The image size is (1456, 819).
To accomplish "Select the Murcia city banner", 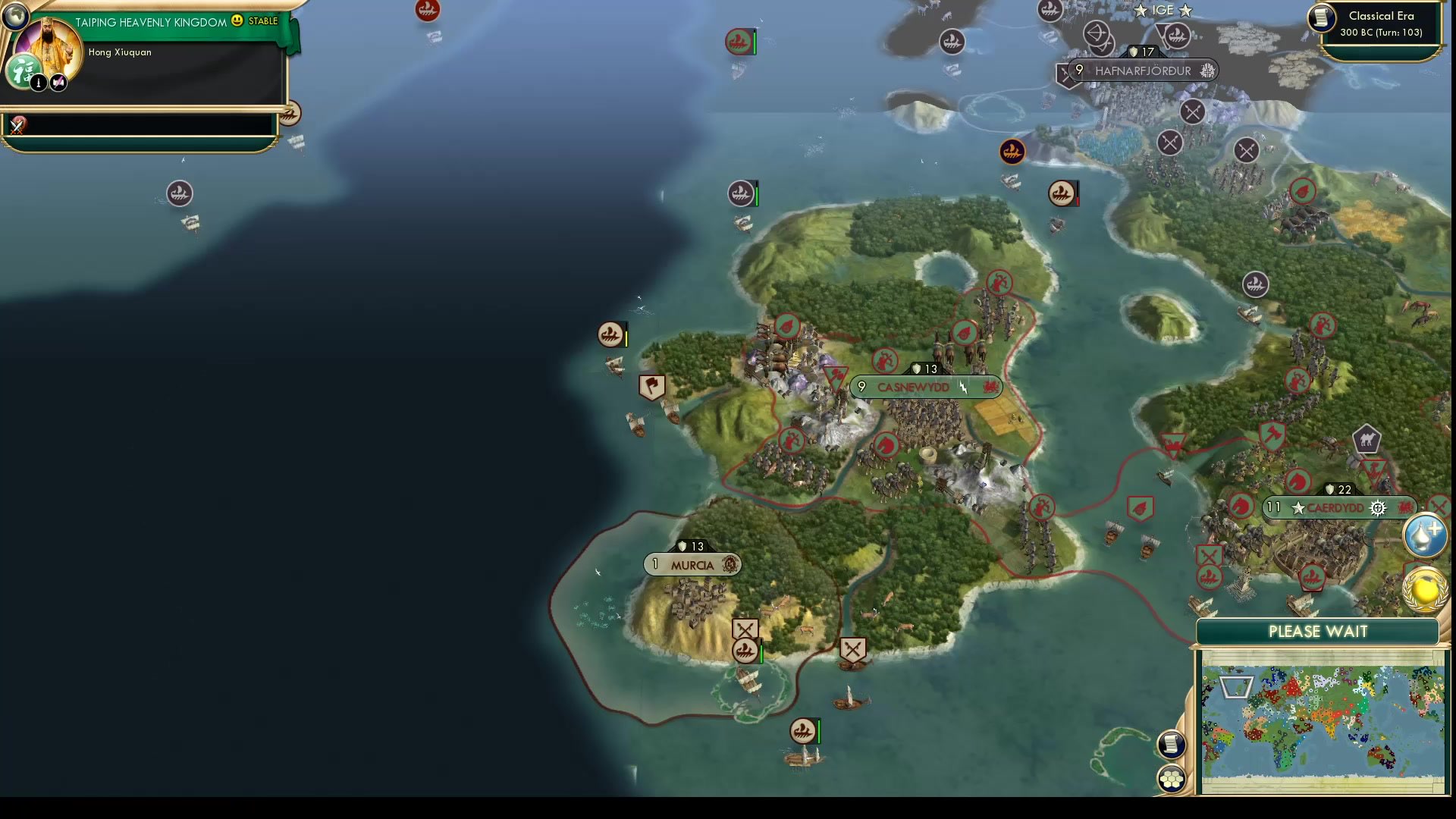I will click(x=692, y=564).
